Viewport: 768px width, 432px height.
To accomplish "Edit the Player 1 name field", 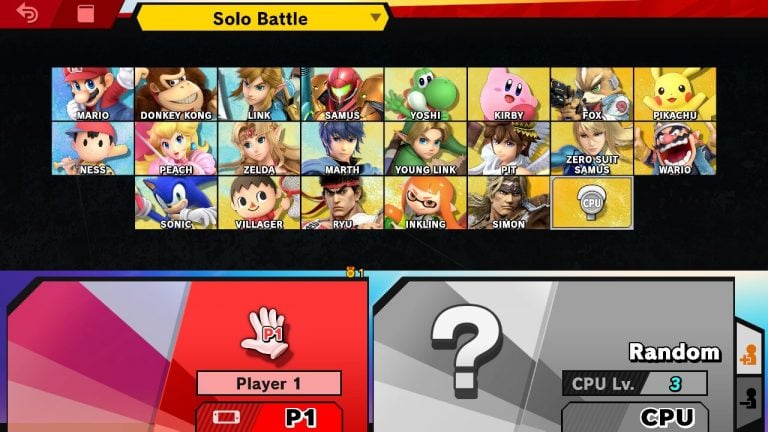I will pyautogui.click(x=268, y=383).
